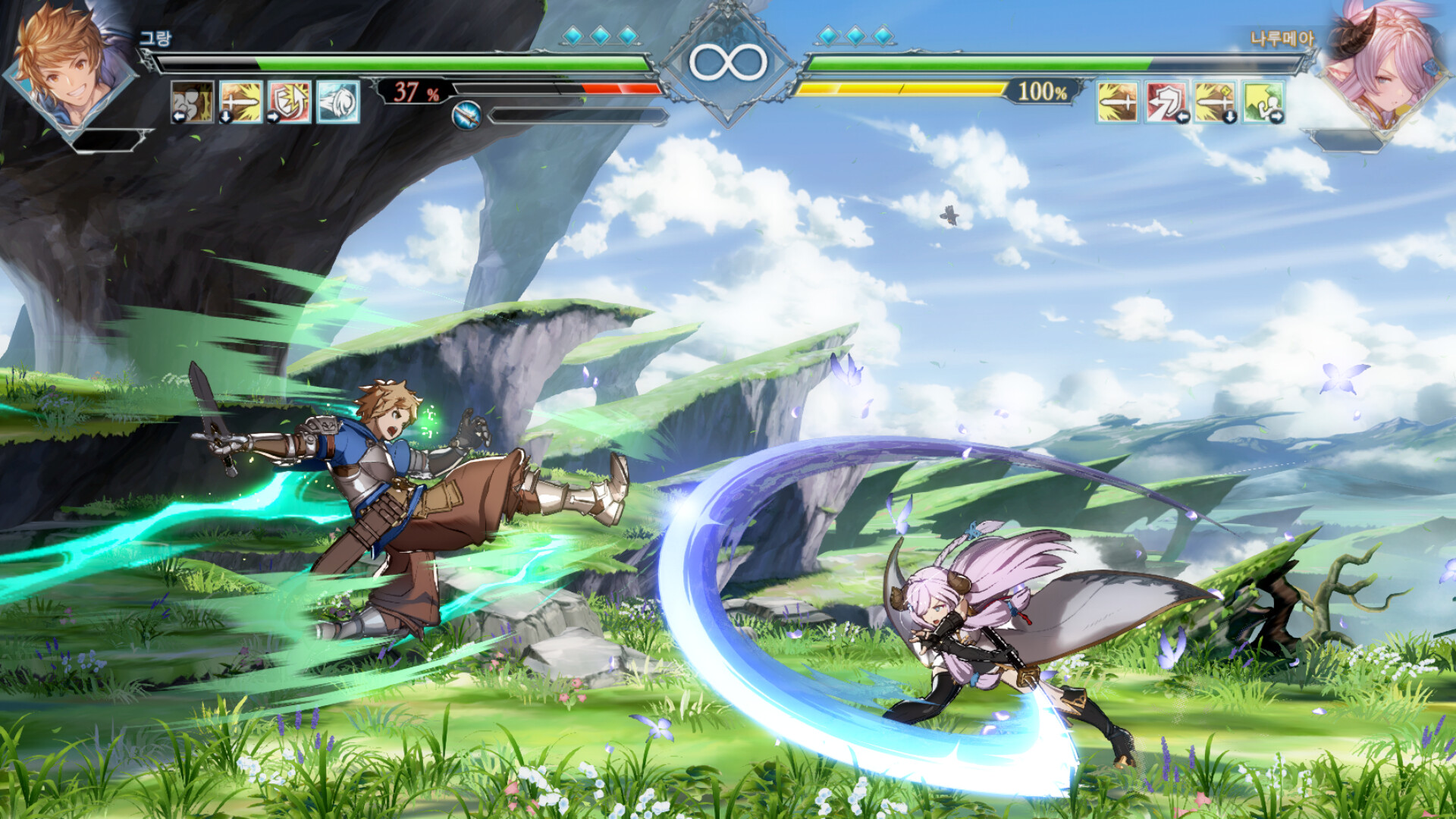Use Narmaya's red shield back-arrow skill icon
Screen dimensions: 1456x819
pos(1166,102)
